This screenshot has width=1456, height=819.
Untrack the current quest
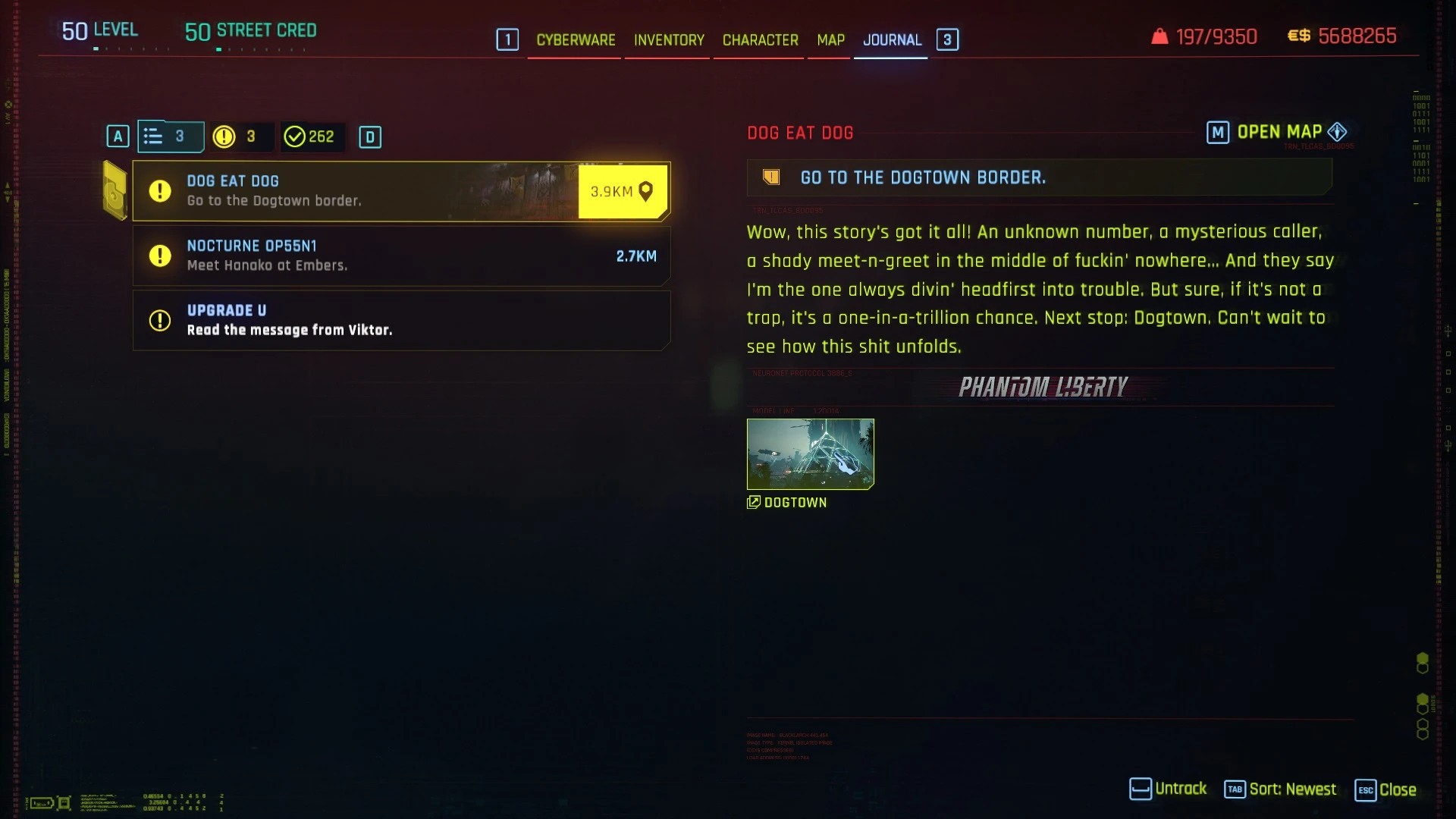(x=1168, y=789)
